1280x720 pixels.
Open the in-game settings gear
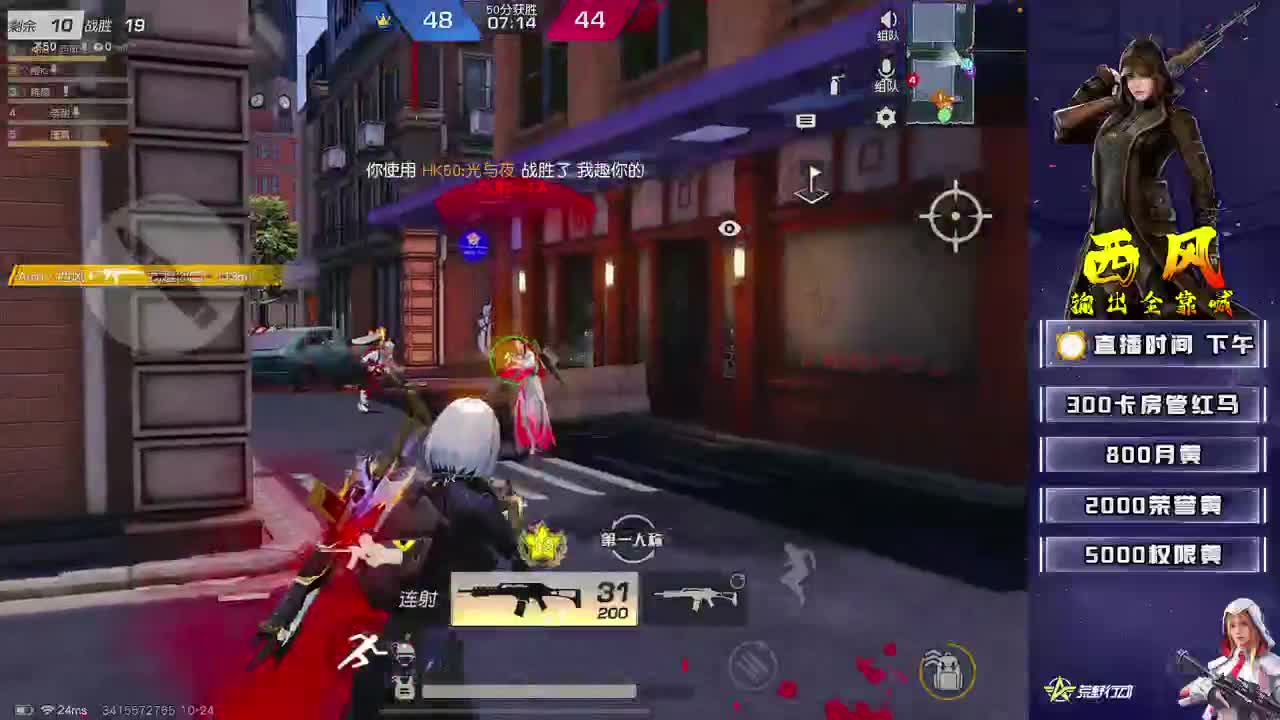point(886,117)
